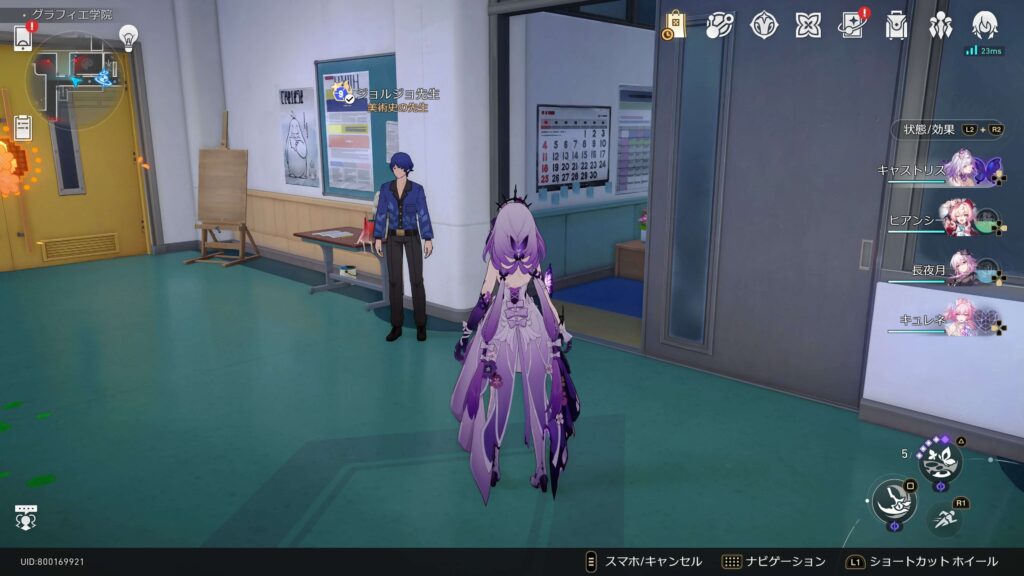The width and height of the screenshot is (1024, 576).
Task: Open the minimap of グラフィエ学院
Action: (x=74, y=74)
